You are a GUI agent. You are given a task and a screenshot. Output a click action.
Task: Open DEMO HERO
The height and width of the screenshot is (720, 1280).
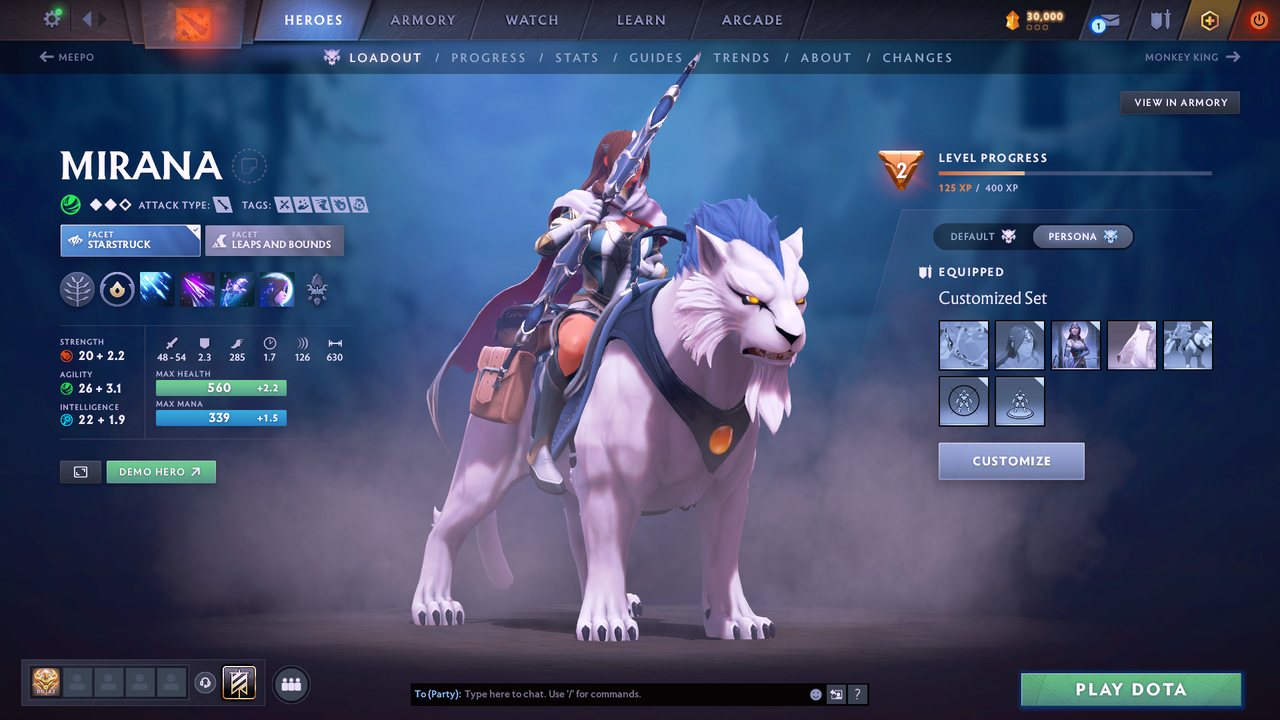[160, 471]
